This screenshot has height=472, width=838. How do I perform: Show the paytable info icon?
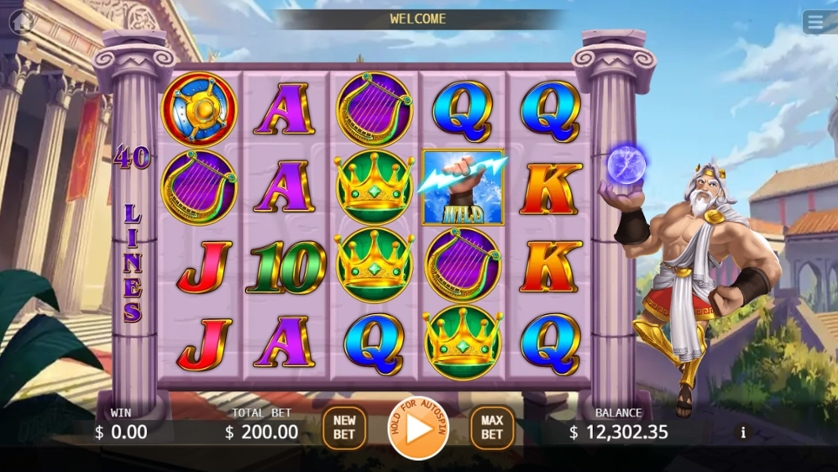pyautogui.click(x=742, y=432)
